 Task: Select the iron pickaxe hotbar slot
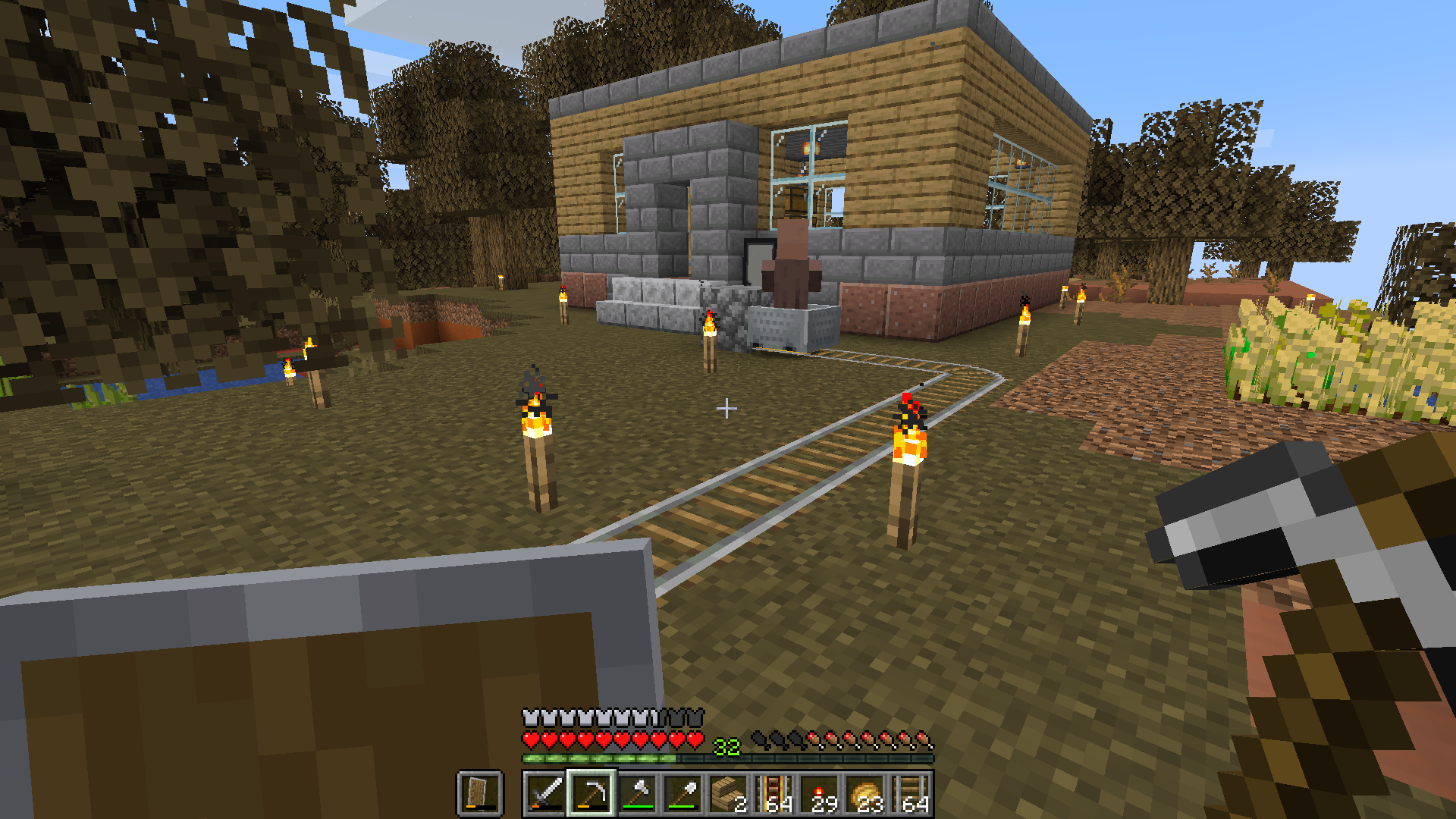(591, 794)
